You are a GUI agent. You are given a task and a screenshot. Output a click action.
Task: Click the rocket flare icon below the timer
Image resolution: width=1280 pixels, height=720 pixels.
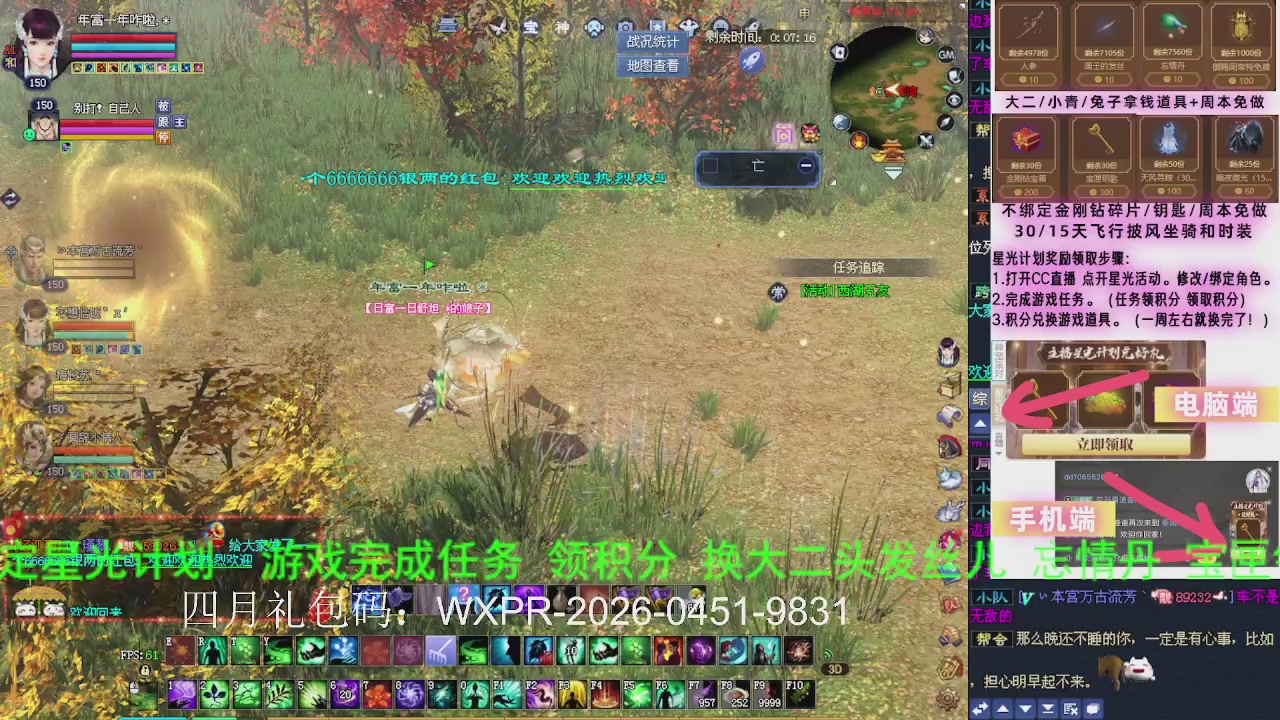(752, 62)
